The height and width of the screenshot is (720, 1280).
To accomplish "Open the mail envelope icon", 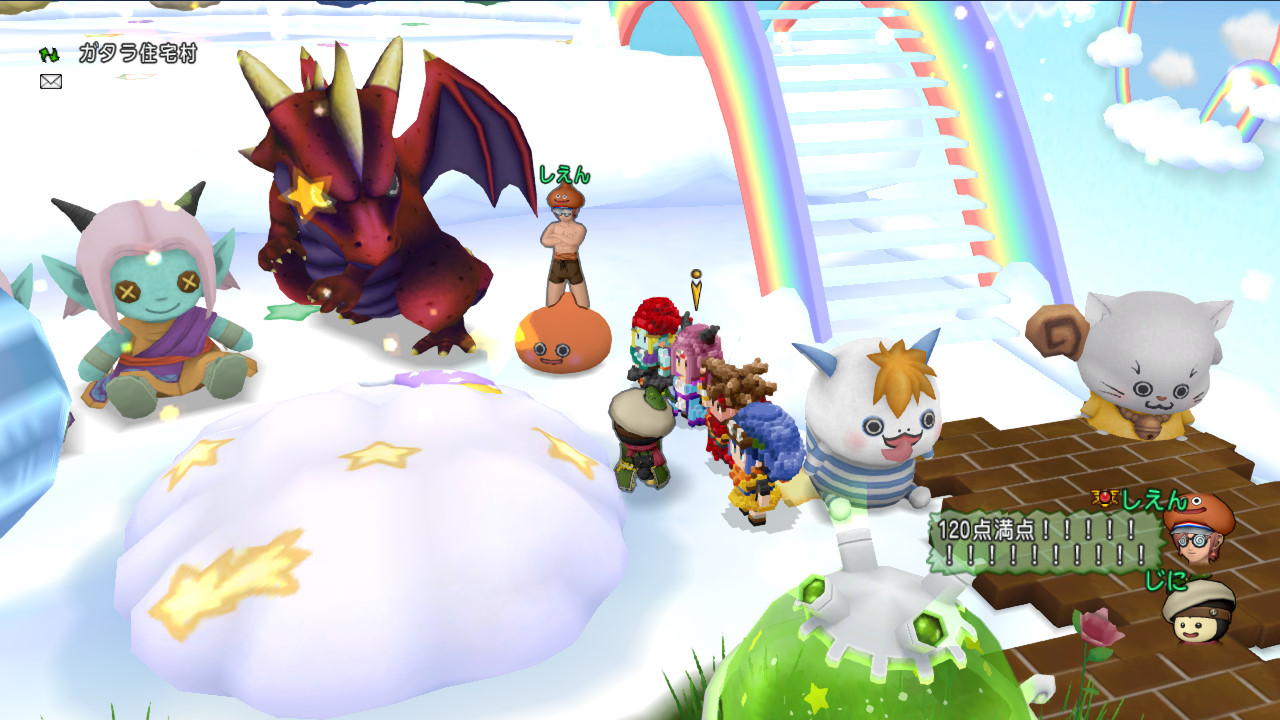I will 51,81.
